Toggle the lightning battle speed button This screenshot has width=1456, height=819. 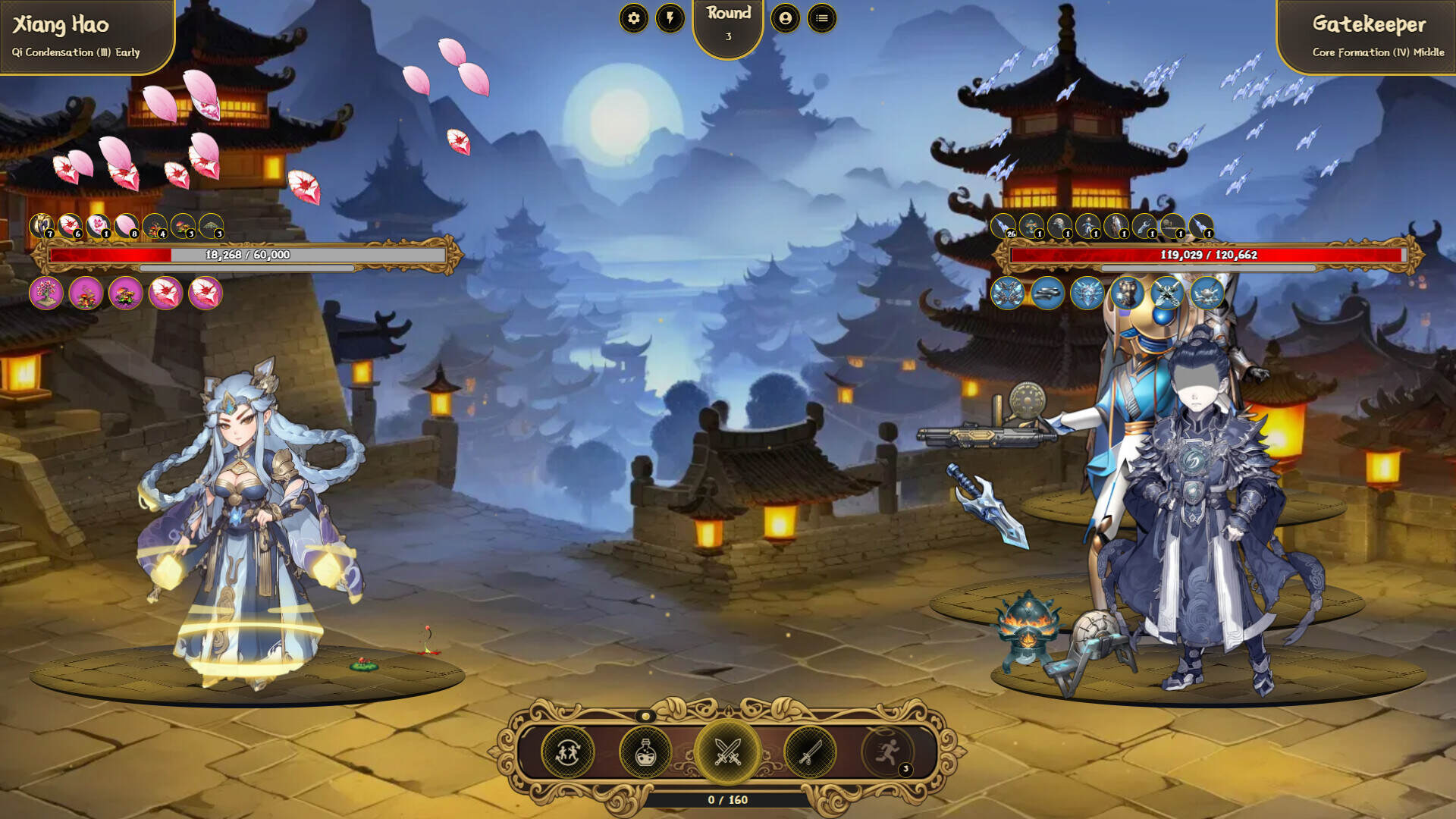click(x=669, y=19)
